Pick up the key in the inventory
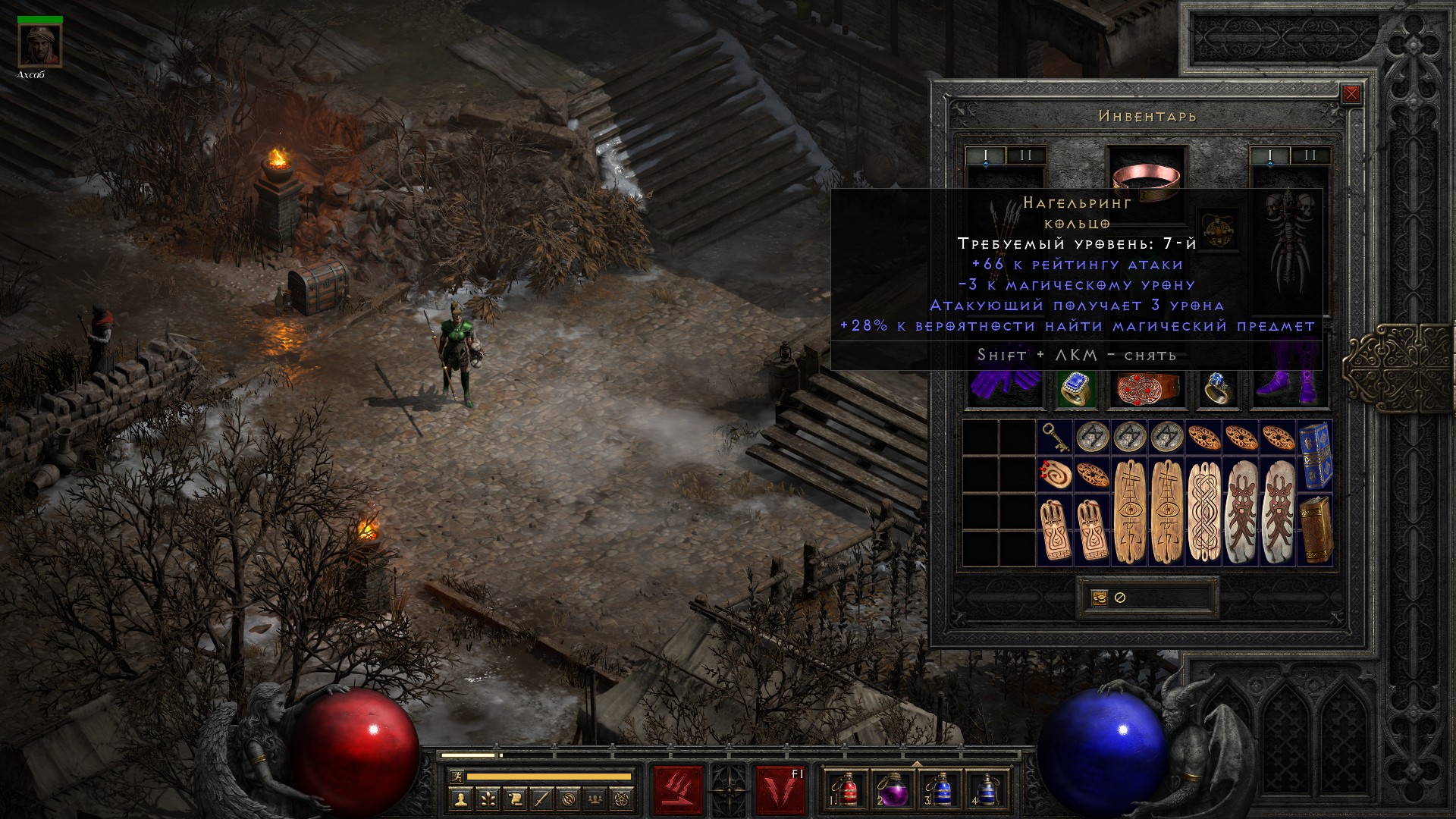 1055,438
